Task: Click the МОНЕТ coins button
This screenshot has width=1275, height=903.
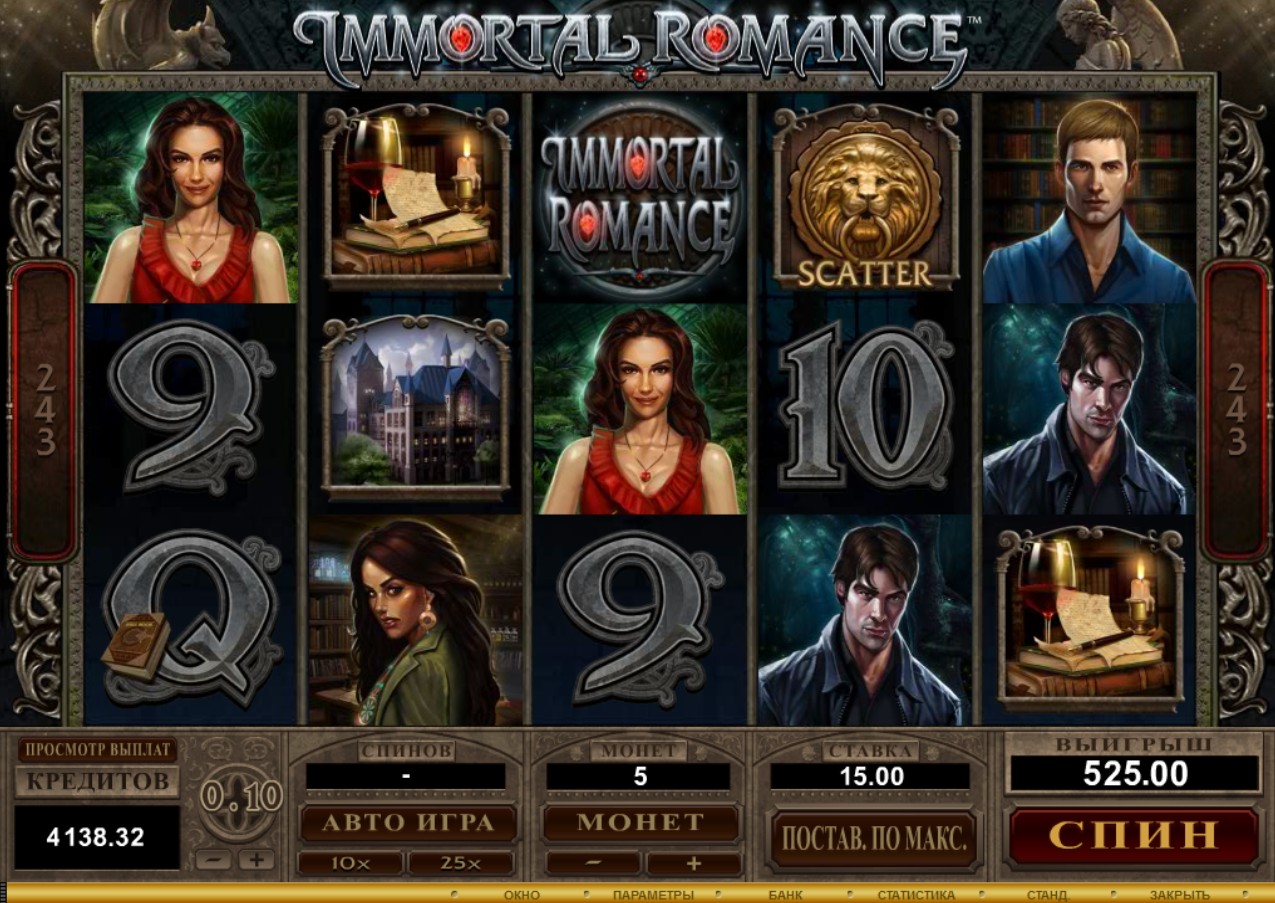Action: (640, 823)
